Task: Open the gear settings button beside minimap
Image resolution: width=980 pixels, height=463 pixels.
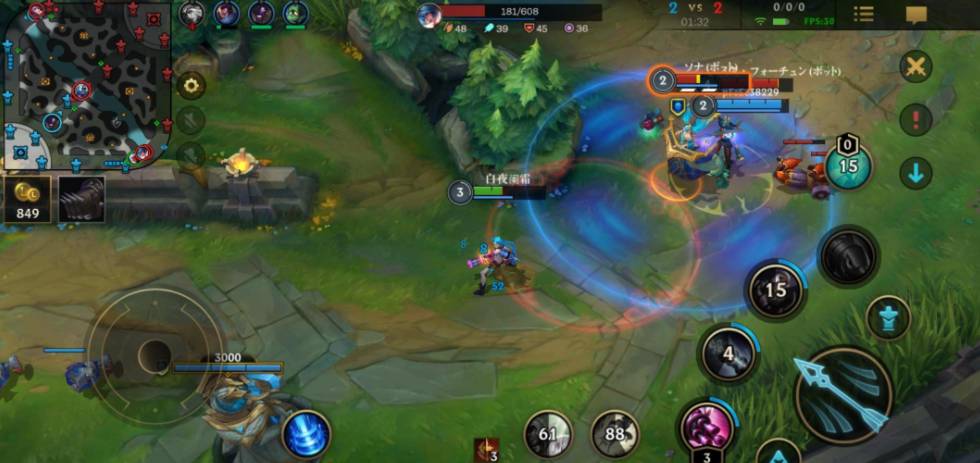Action: (190, 85)
